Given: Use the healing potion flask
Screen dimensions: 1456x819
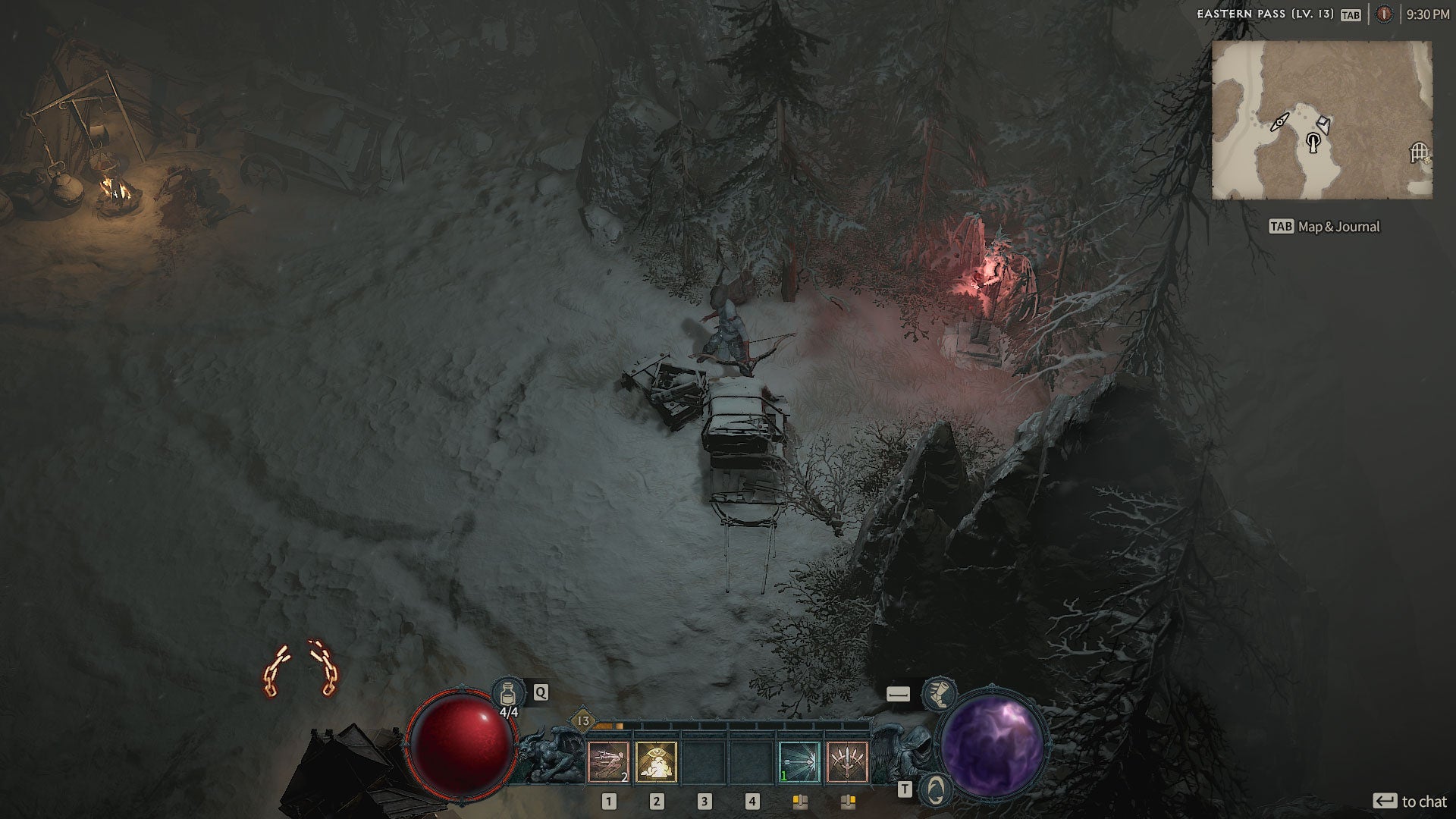Looking at the screenshot, I should pos(508,693).
